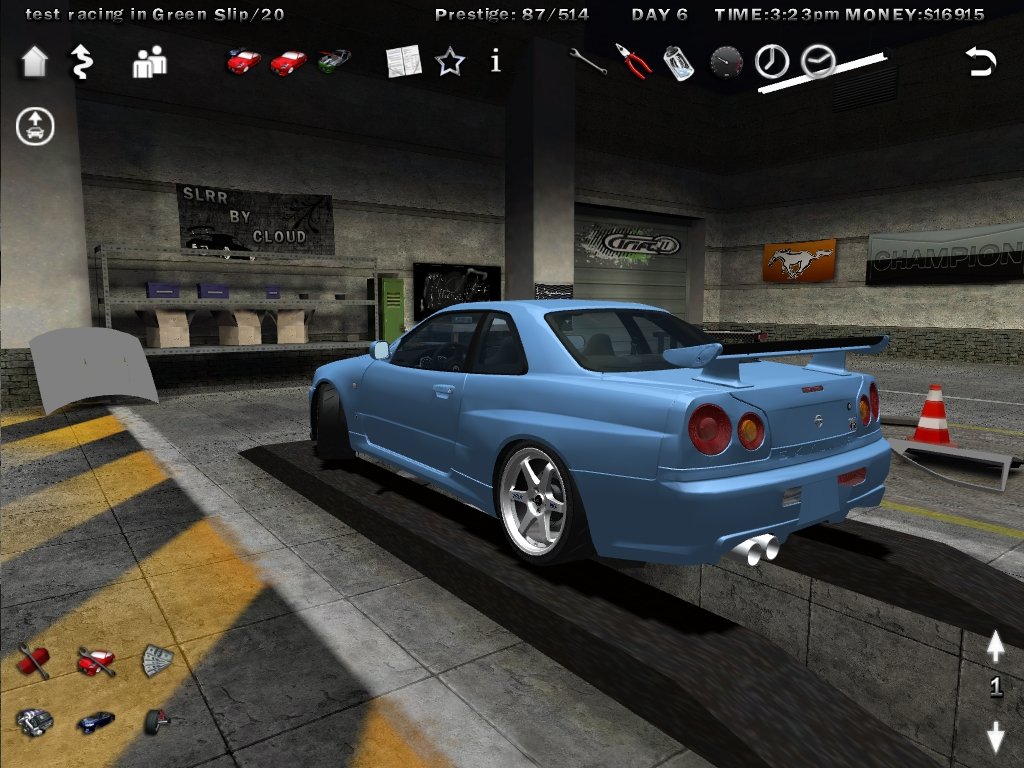This screenshot has width=1024, height=768.
Task: Choose the spray paint can tool
Action: click(679, 63)
